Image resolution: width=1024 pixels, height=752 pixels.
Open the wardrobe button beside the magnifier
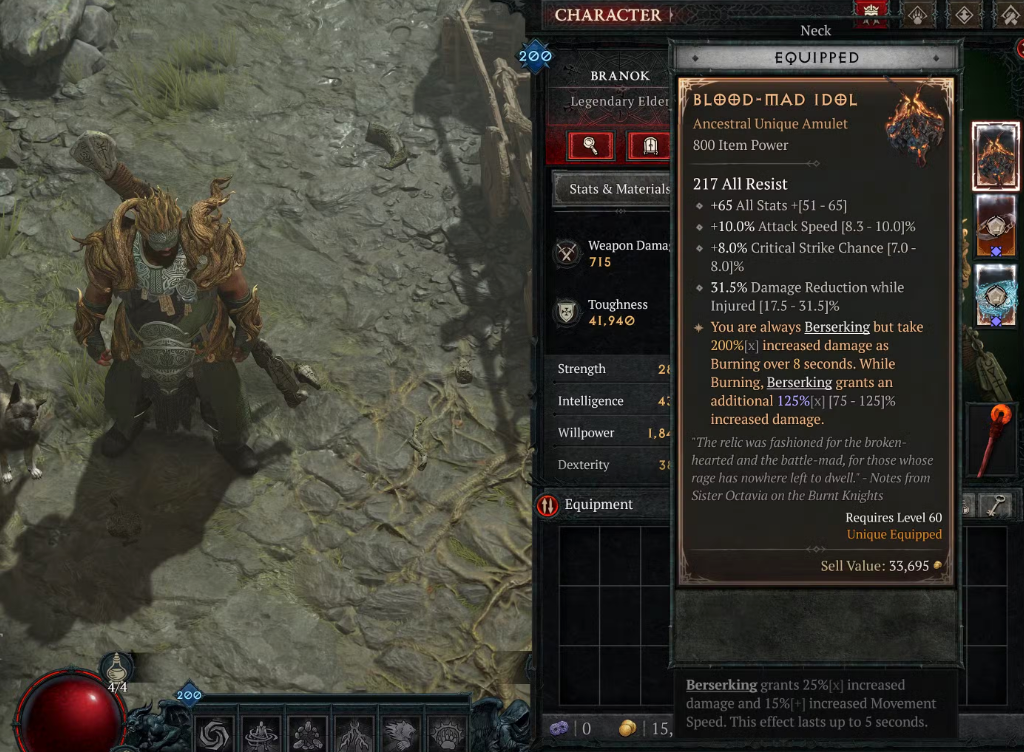649,146
